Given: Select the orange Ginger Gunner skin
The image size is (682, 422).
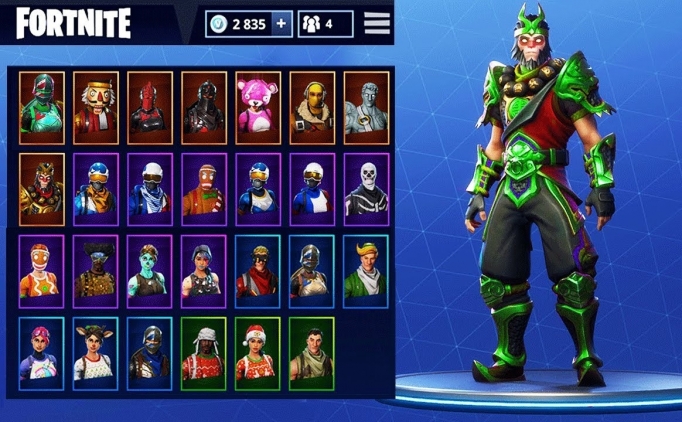Looking at the screenshot, I should [x=41, y=271].
